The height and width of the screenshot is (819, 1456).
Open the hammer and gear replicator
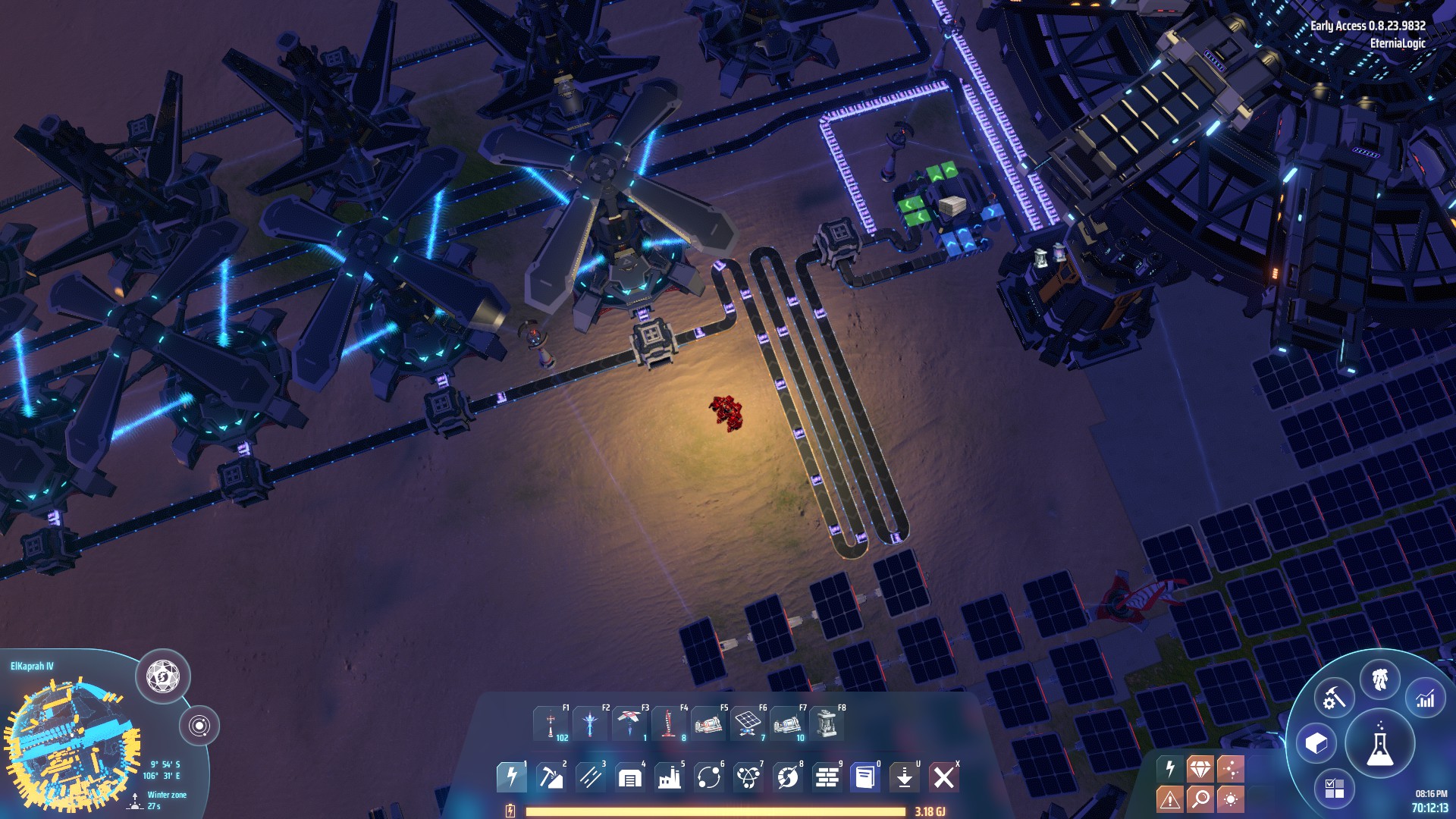pyautogui.click(x=1334, y=698)
